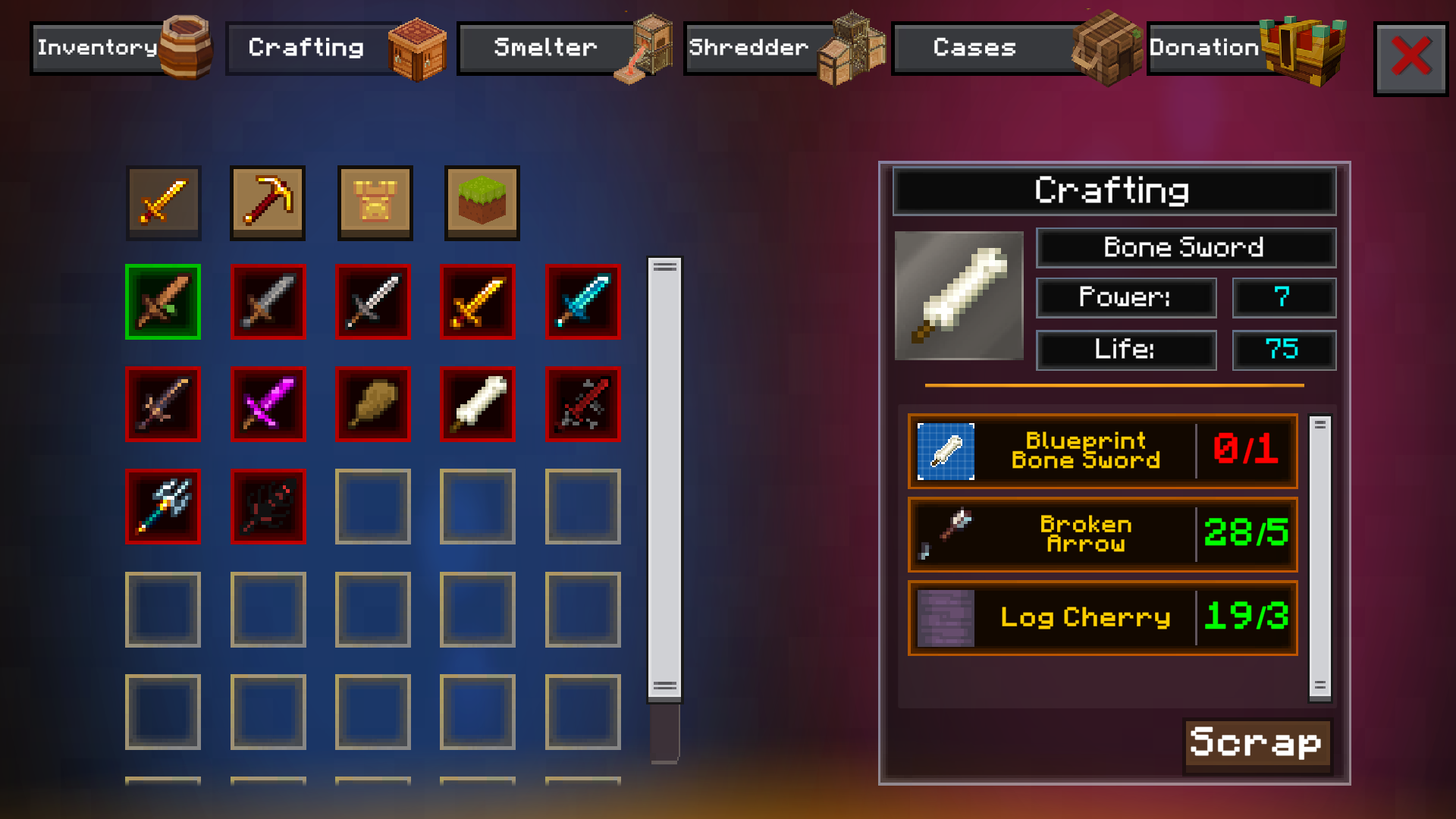The height and width of the screenshot is (819, 1456).
Task: Click the Bone Sword preview thumbnail
Action: click(x=959, y=296)
